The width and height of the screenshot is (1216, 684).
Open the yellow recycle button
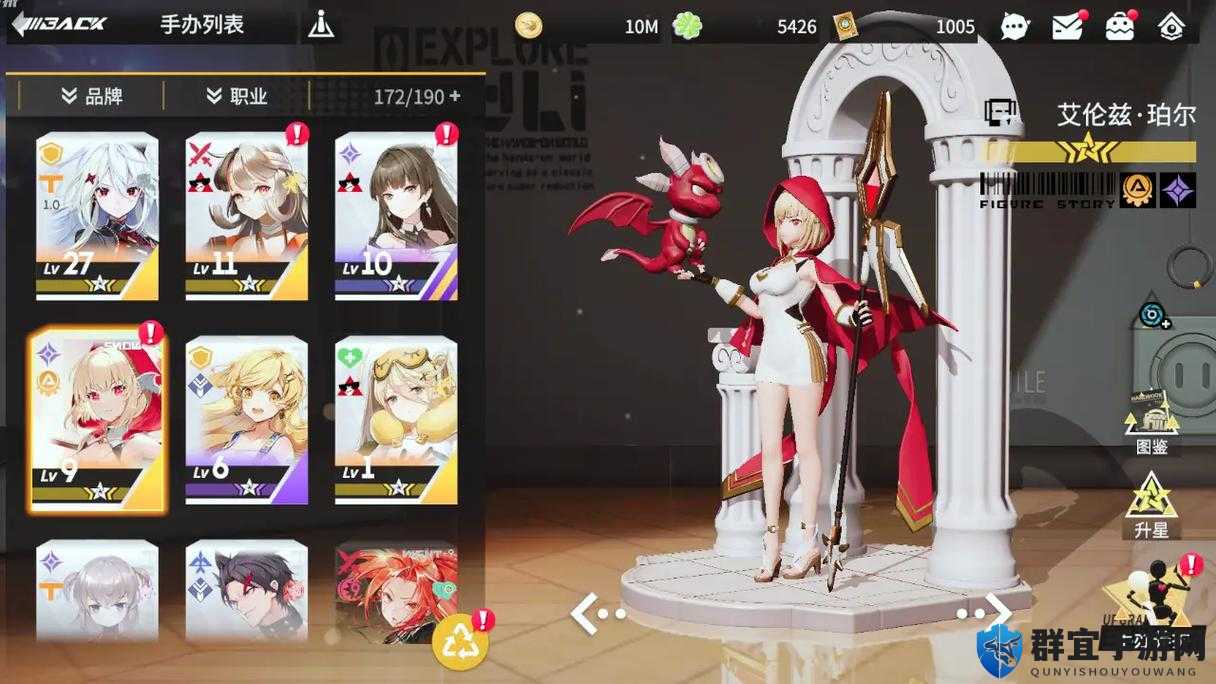460,643
